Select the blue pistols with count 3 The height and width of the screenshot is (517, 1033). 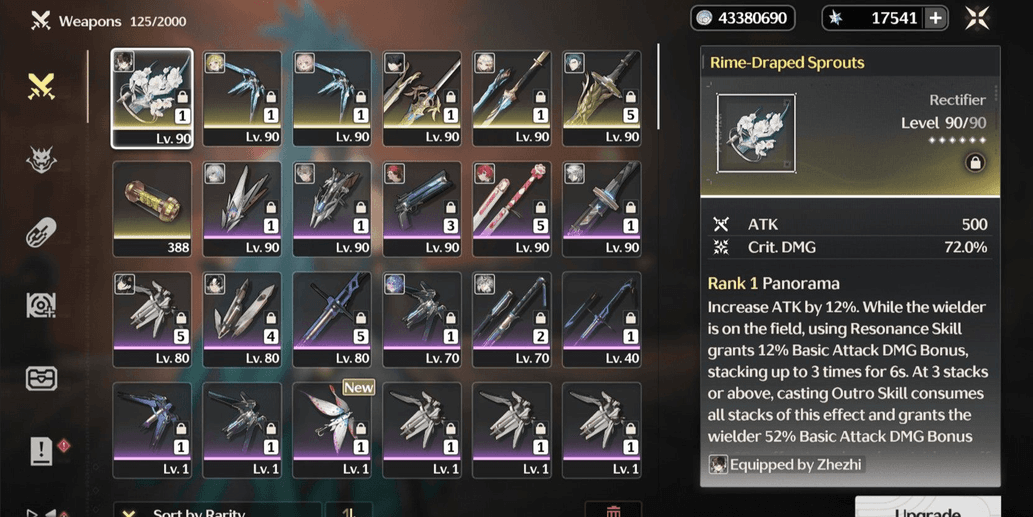pos(422,209)
